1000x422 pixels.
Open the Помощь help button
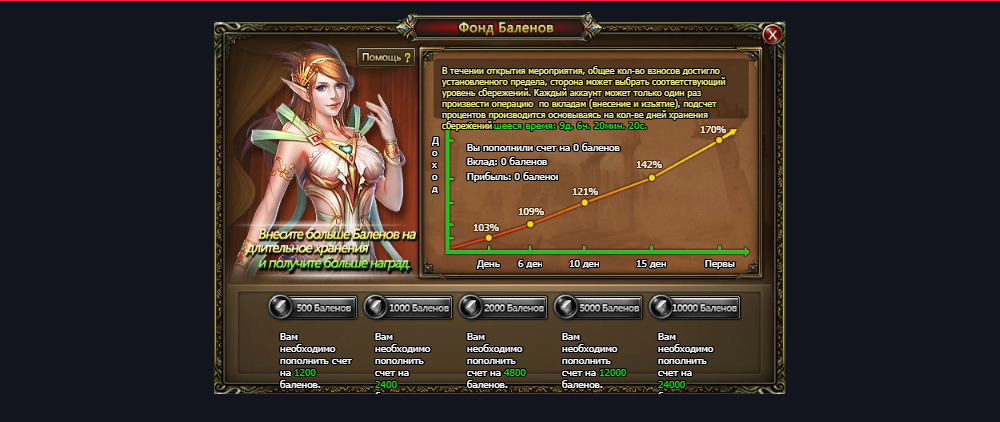387,58
